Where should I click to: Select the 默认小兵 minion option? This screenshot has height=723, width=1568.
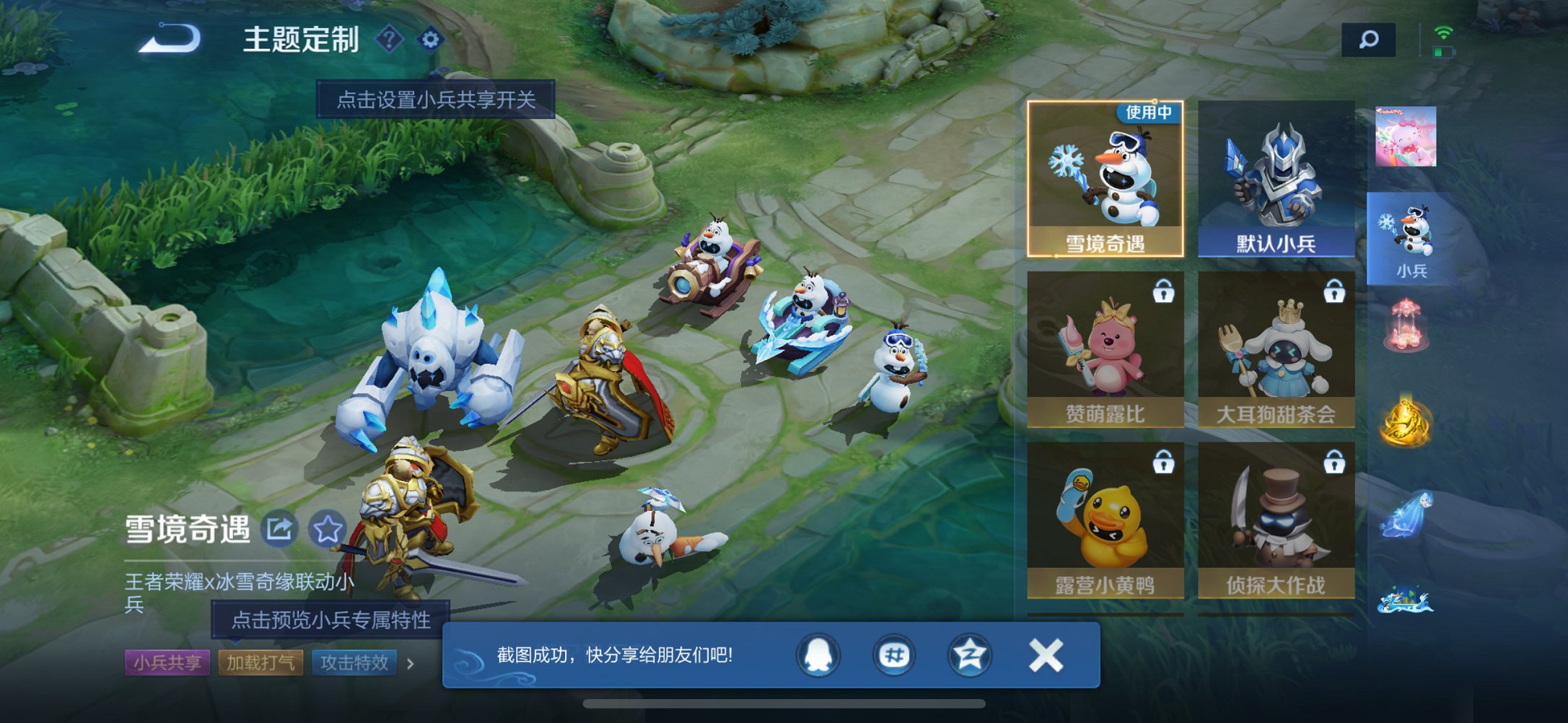[1274, 180]
